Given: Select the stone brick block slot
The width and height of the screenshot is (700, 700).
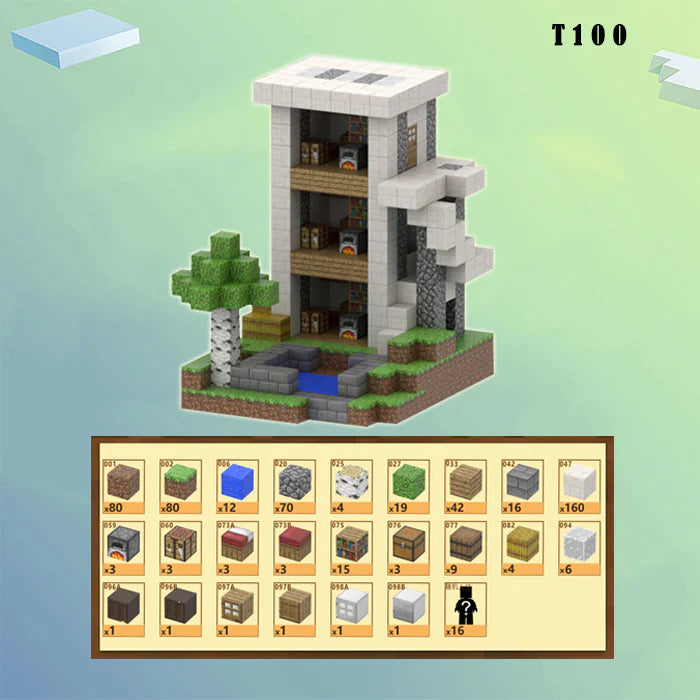Looking at the screenshot, I should (x=521, y=484).
